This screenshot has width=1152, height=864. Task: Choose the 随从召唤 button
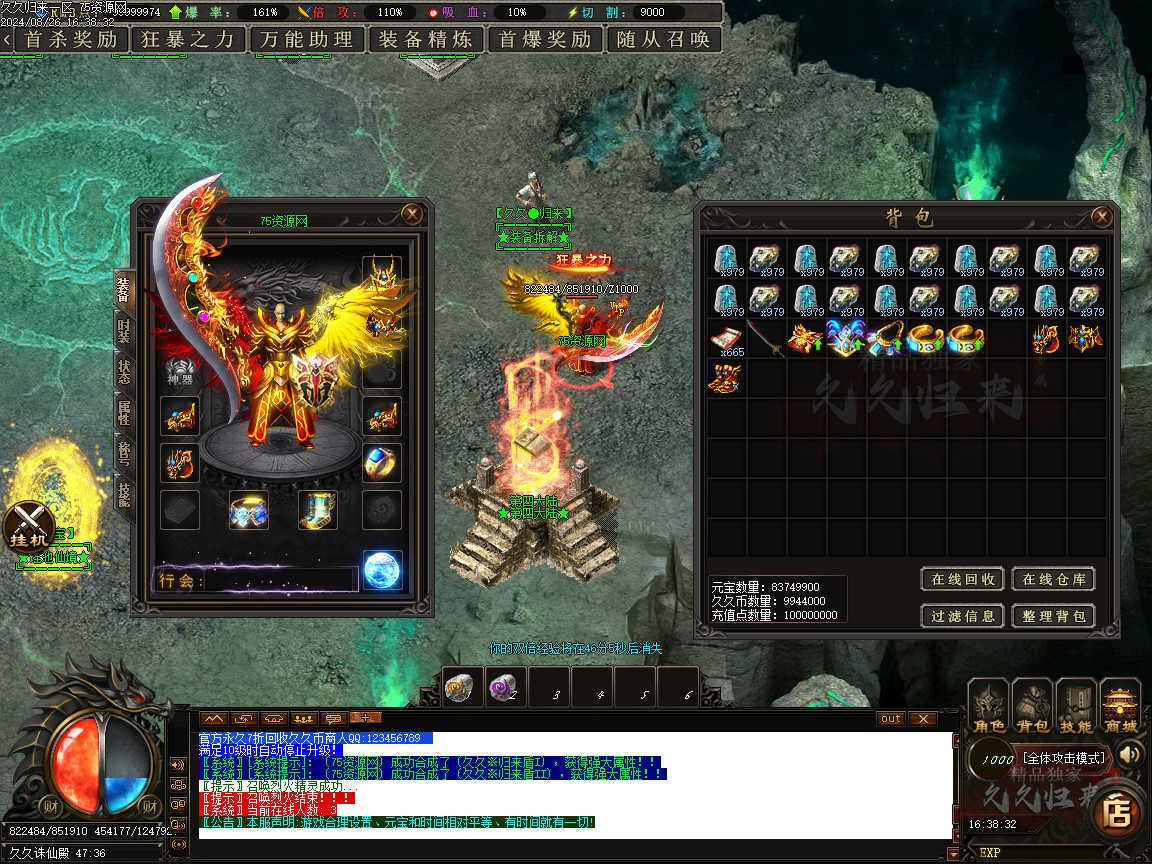click(x=664, y=40)
